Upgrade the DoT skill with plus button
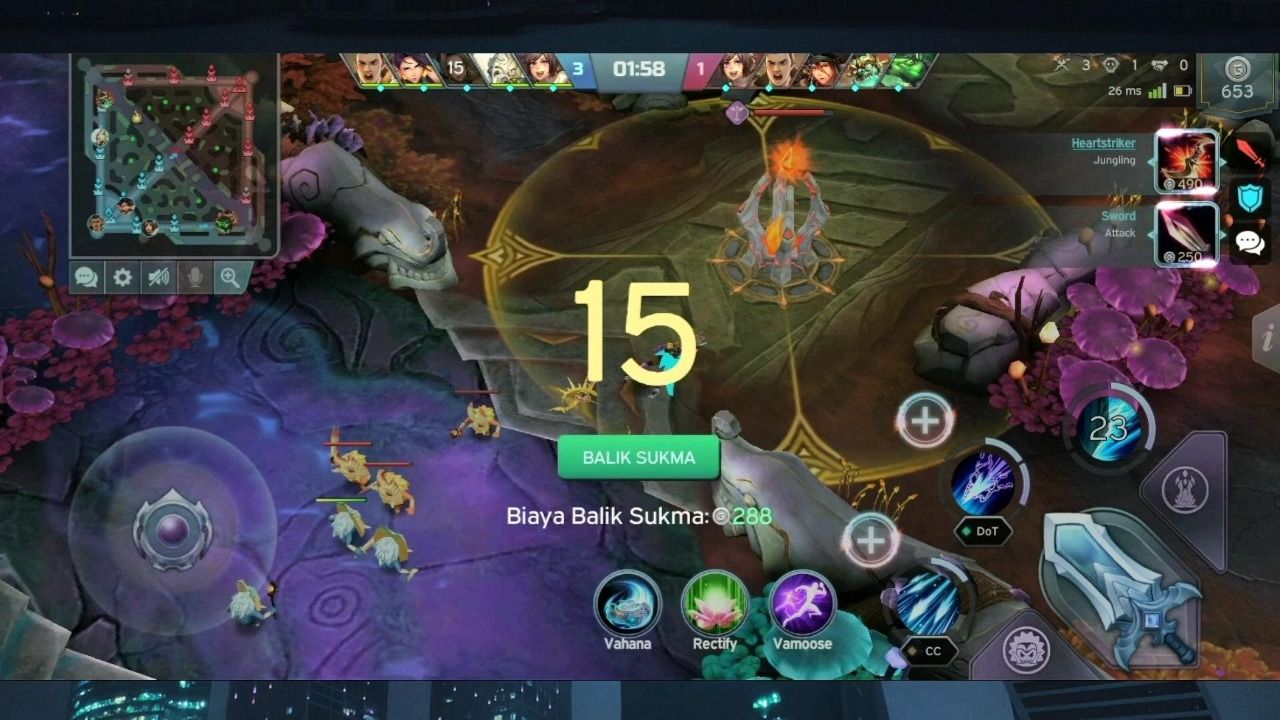This screenshot has width=1280, height=720. click(x=925, y=417)
